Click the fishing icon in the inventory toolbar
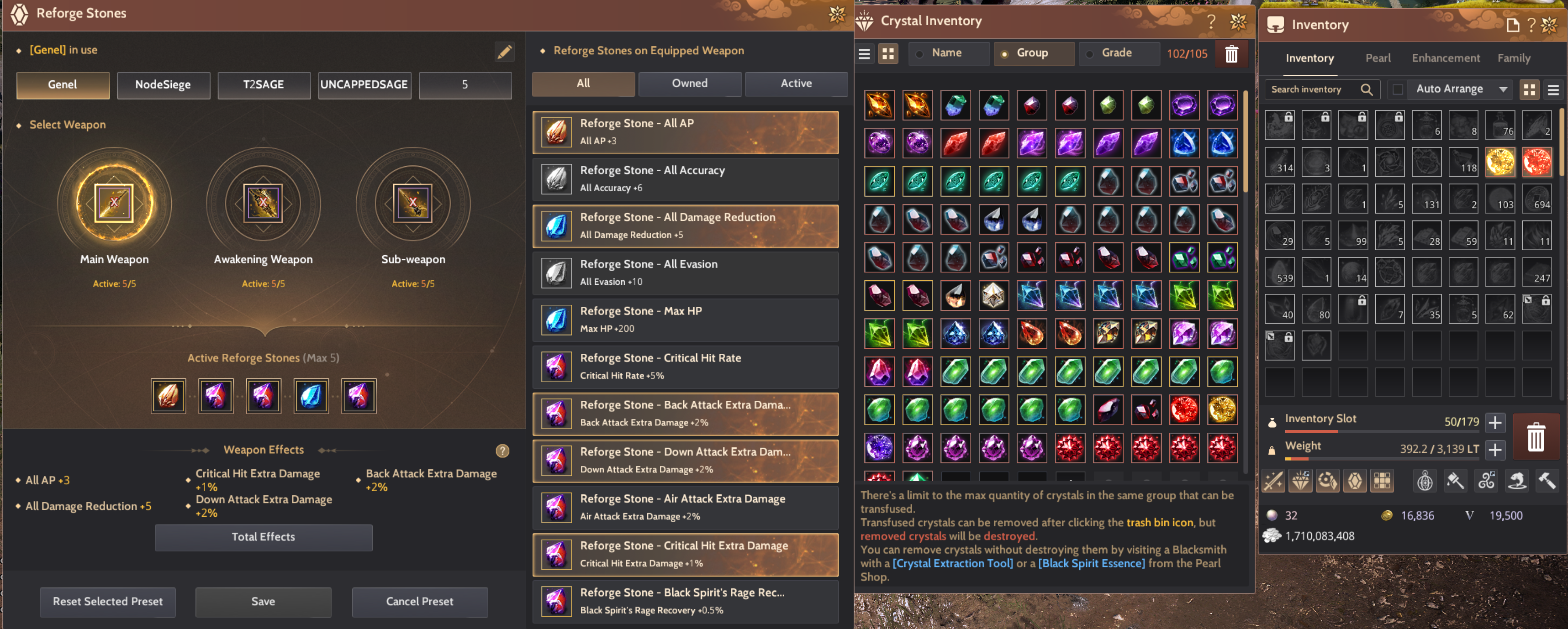This screenshot has height=629, width=1568. pos(1517,481)
